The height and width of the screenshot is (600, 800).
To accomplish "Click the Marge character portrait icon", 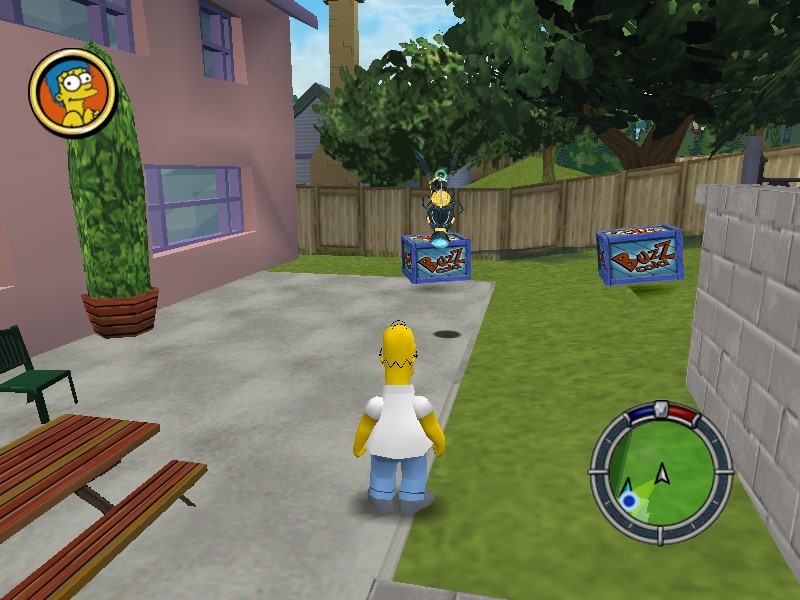I will pyautogui.click(x=73, y=93).
